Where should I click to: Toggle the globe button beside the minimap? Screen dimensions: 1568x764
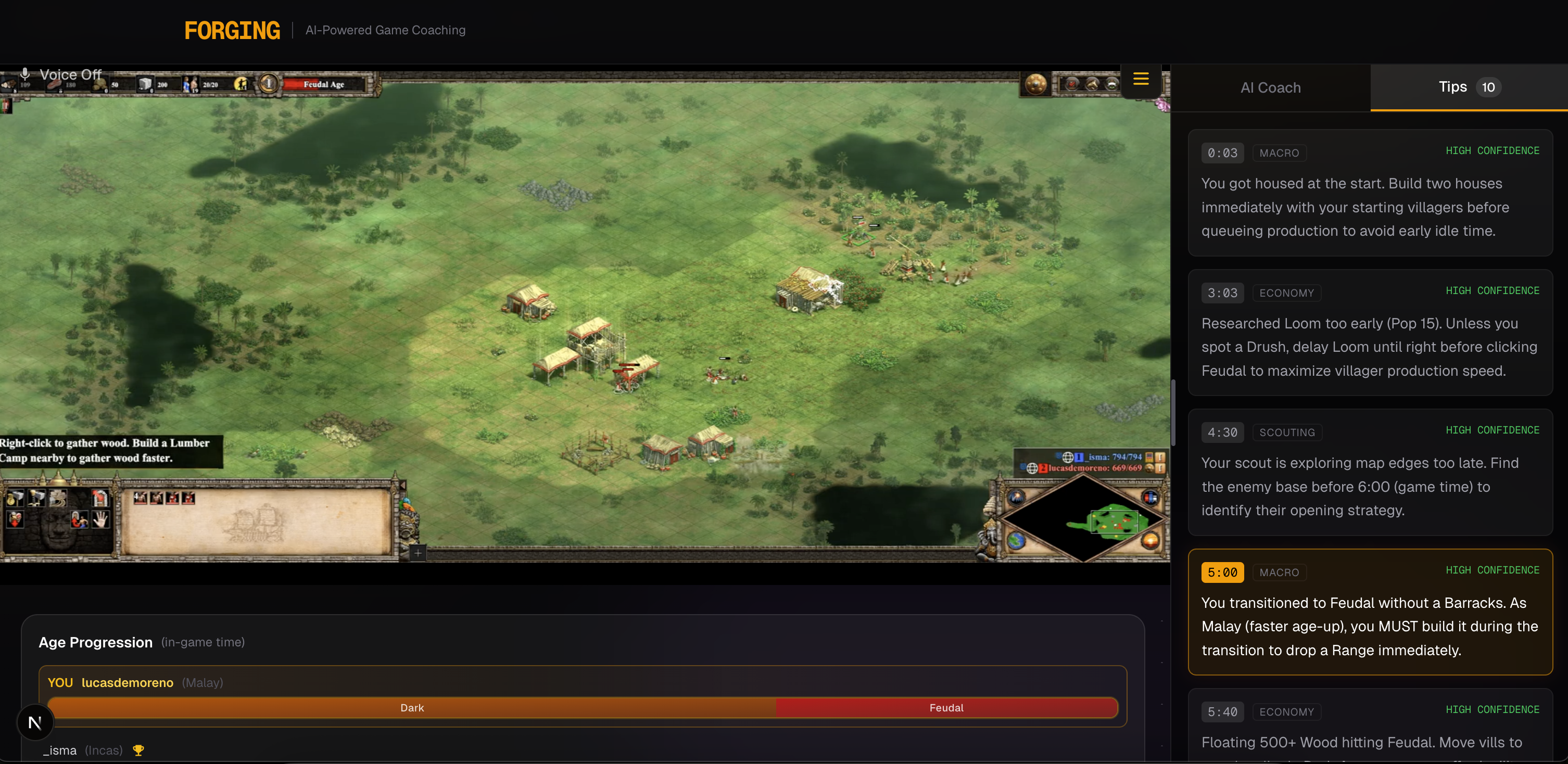(1017, 540)
